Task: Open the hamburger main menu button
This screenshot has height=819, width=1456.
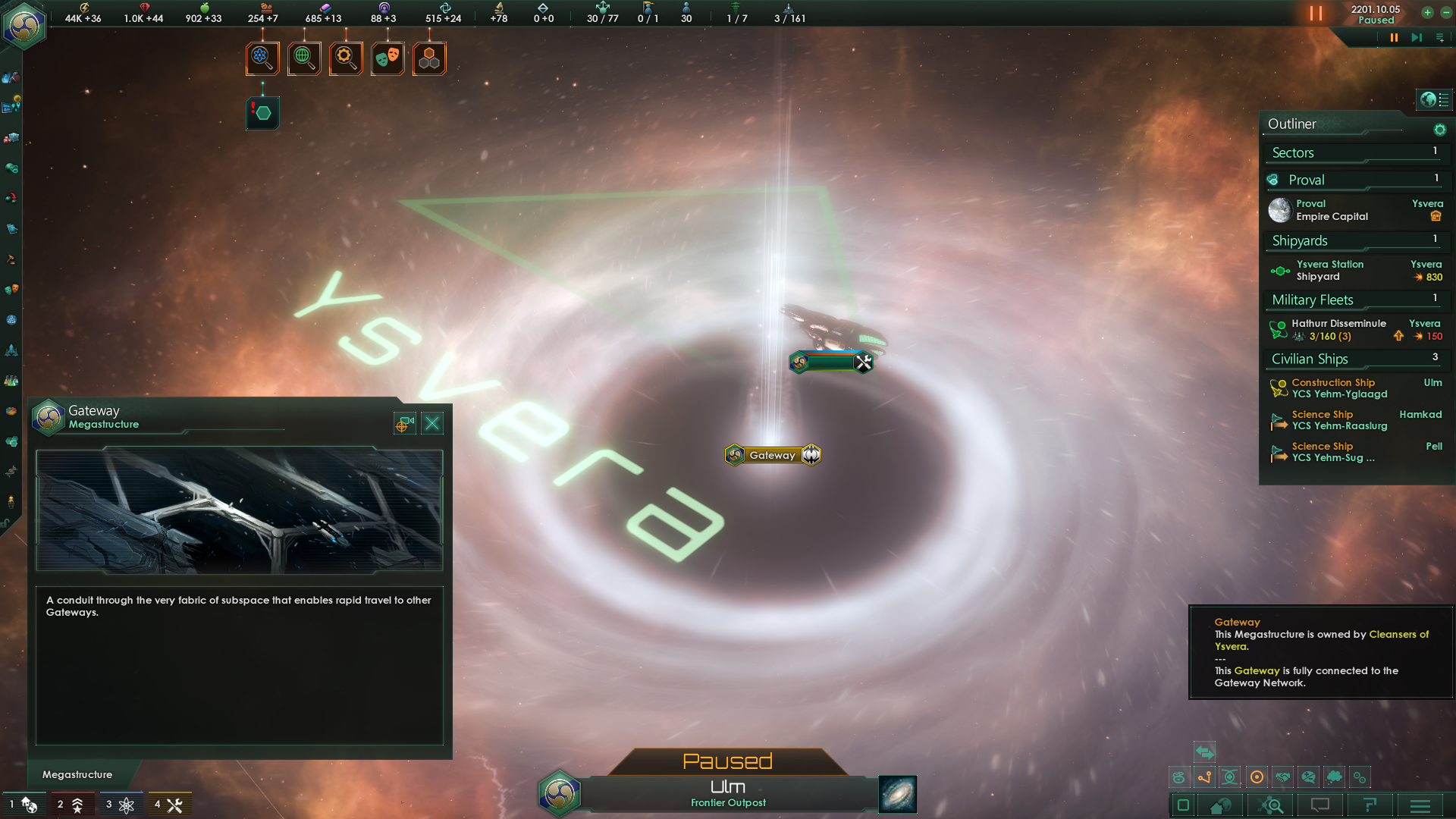Action: (1420, 805)
